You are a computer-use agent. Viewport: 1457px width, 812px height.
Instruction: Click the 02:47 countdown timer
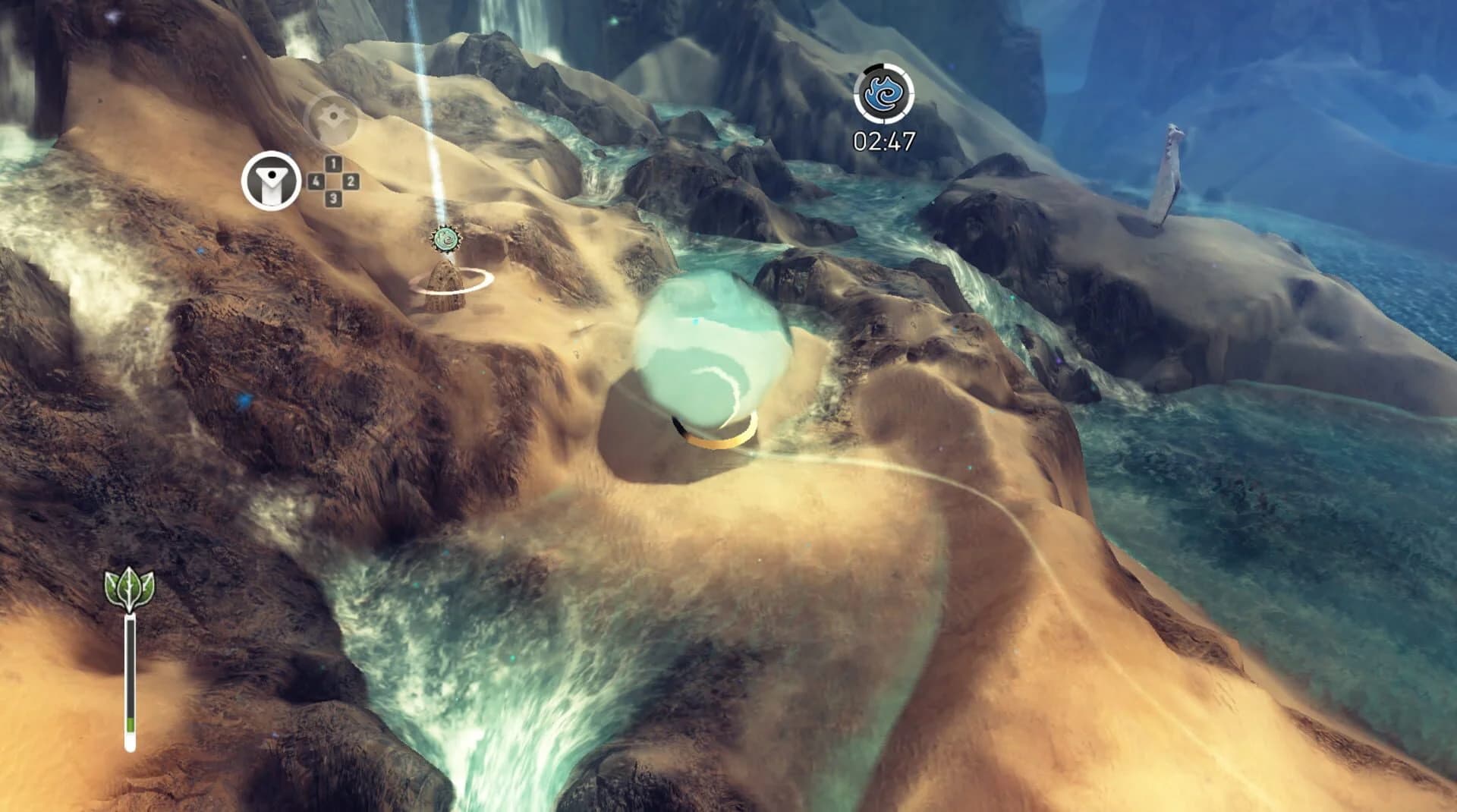(883, 141)
